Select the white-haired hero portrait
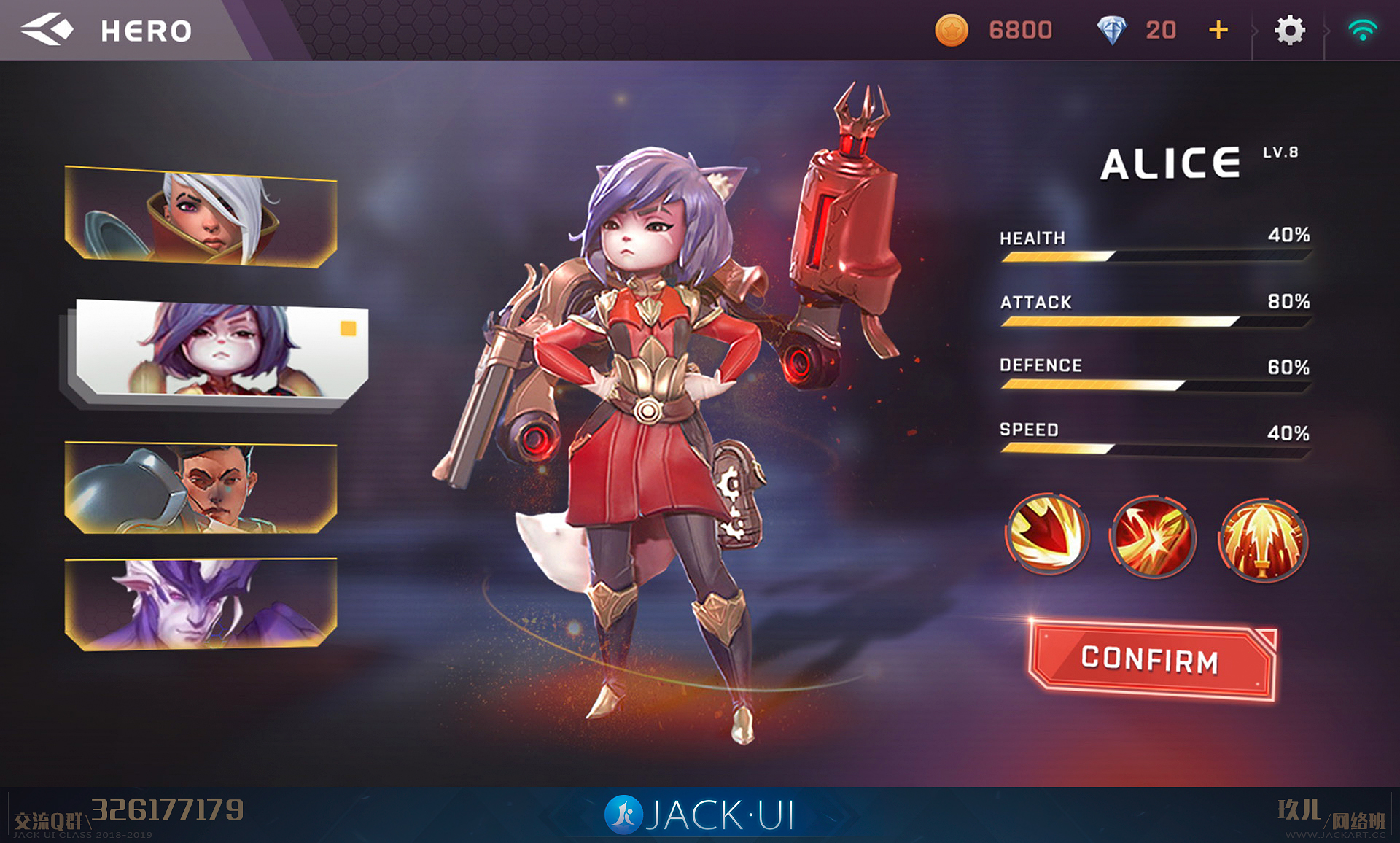Viewport: 1400px width, 843px height. [x=201, y=217]
